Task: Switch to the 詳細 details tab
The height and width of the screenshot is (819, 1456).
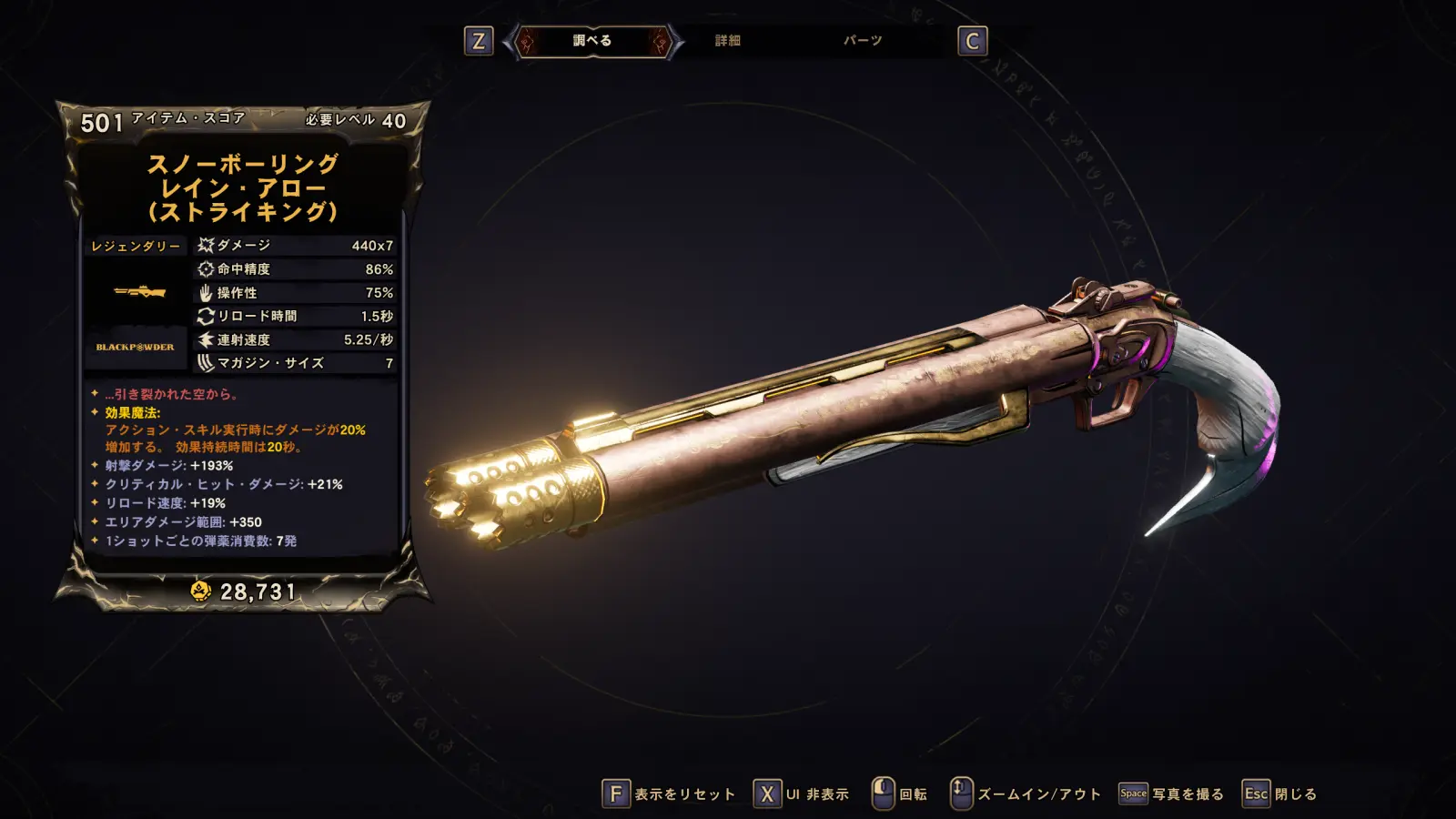Action: pos(727,41)
